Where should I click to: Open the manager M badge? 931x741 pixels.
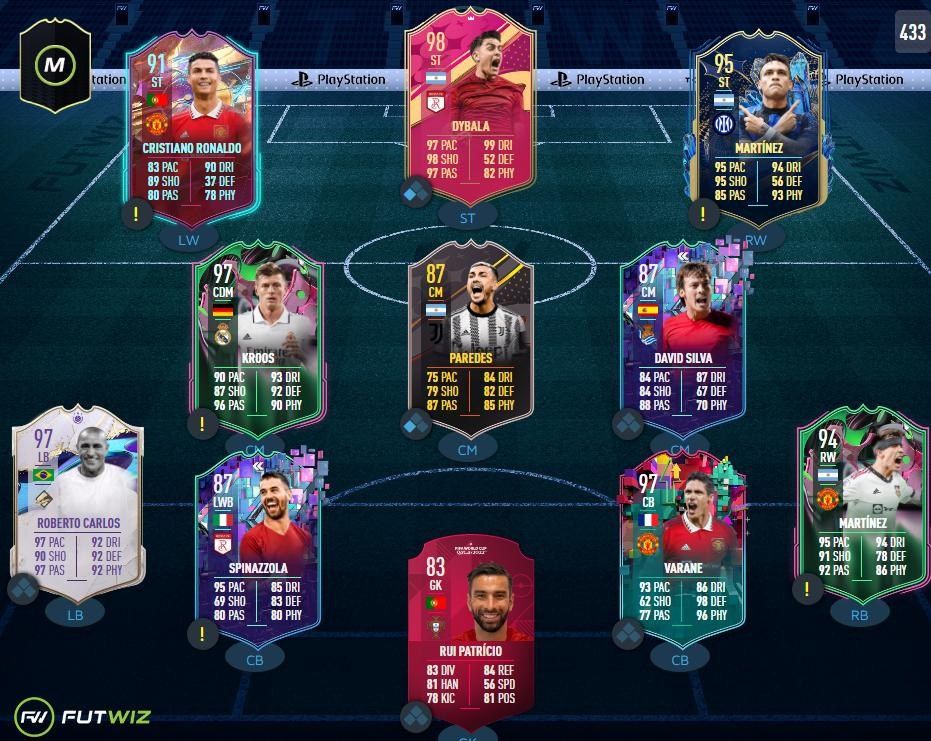tap(55, 66)
